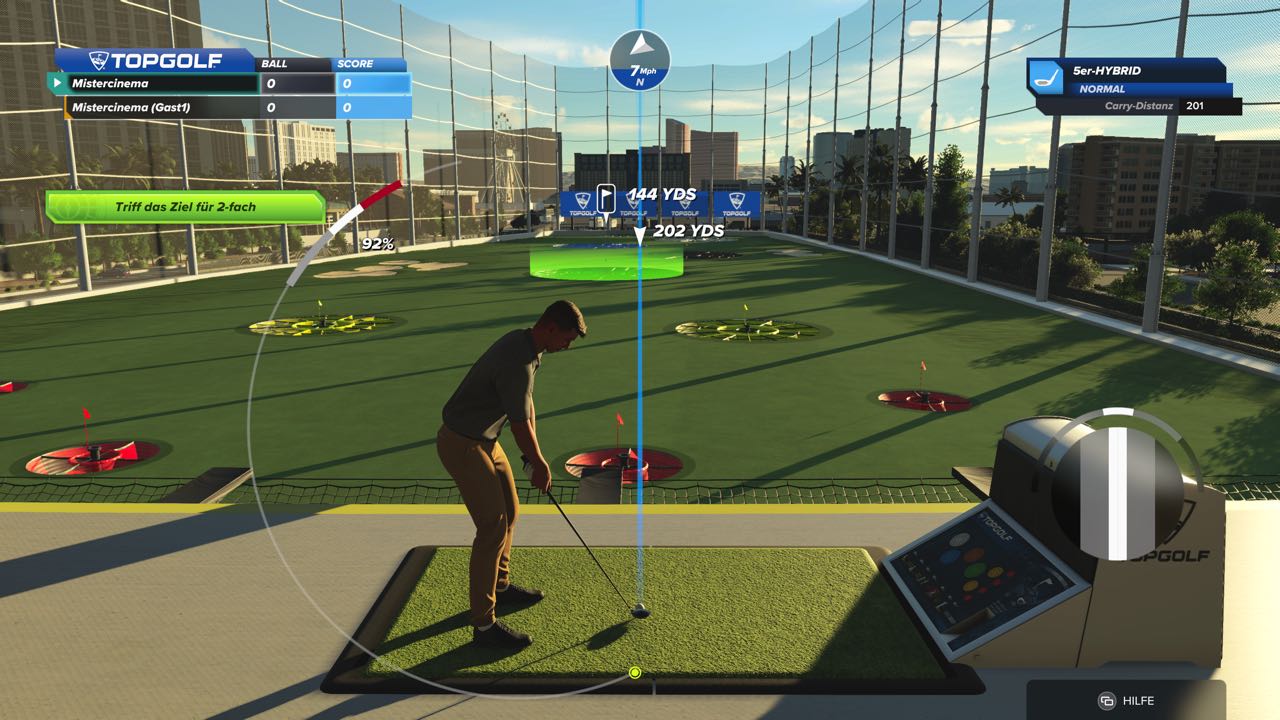Click the target icon on the green banner
The image size is (1280, 720).
click(x=68, y=207)
